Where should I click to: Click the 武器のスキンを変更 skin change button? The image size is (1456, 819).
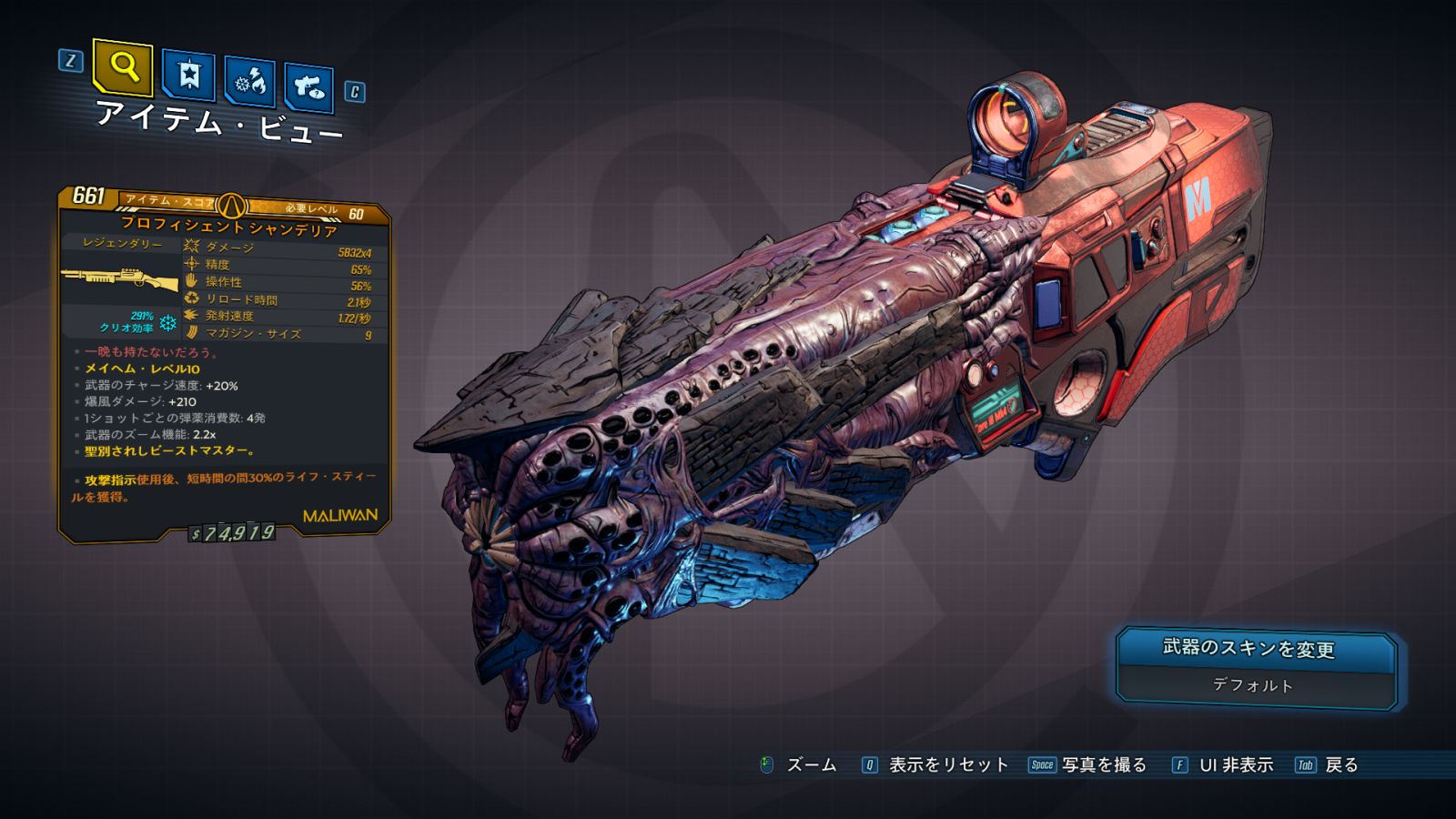coord(1254,649)
